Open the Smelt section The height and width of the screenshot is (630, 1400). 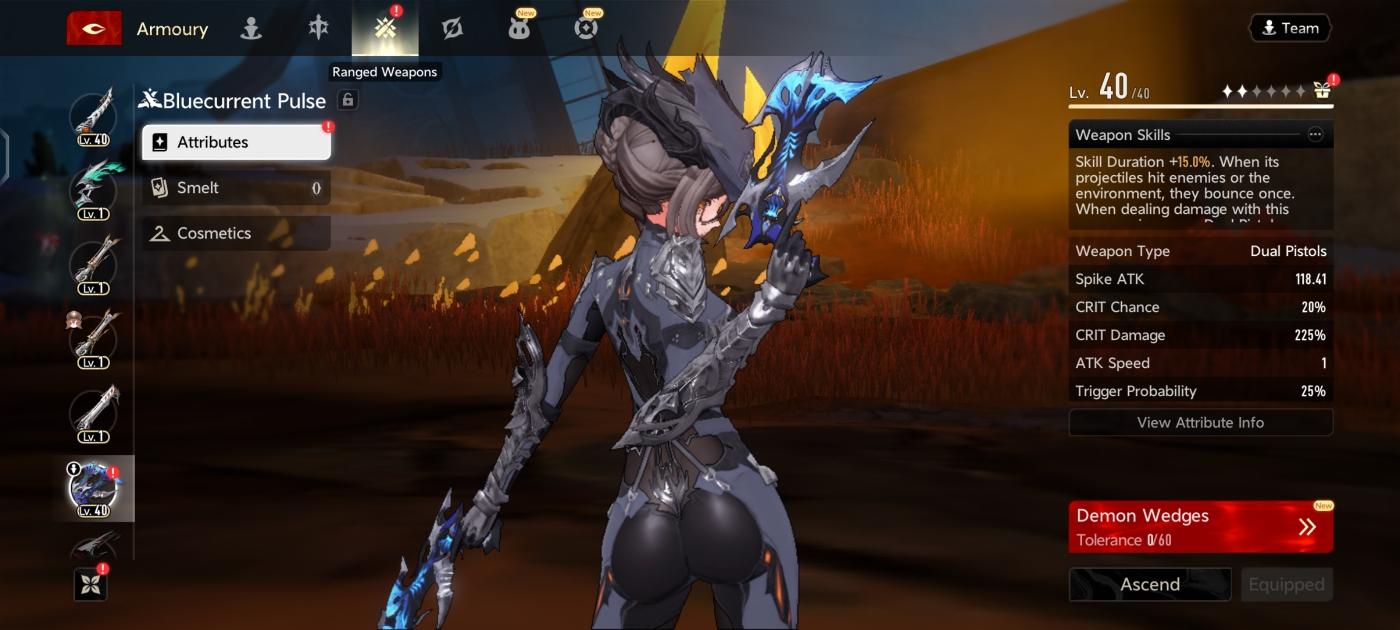(x=236, y=188)
